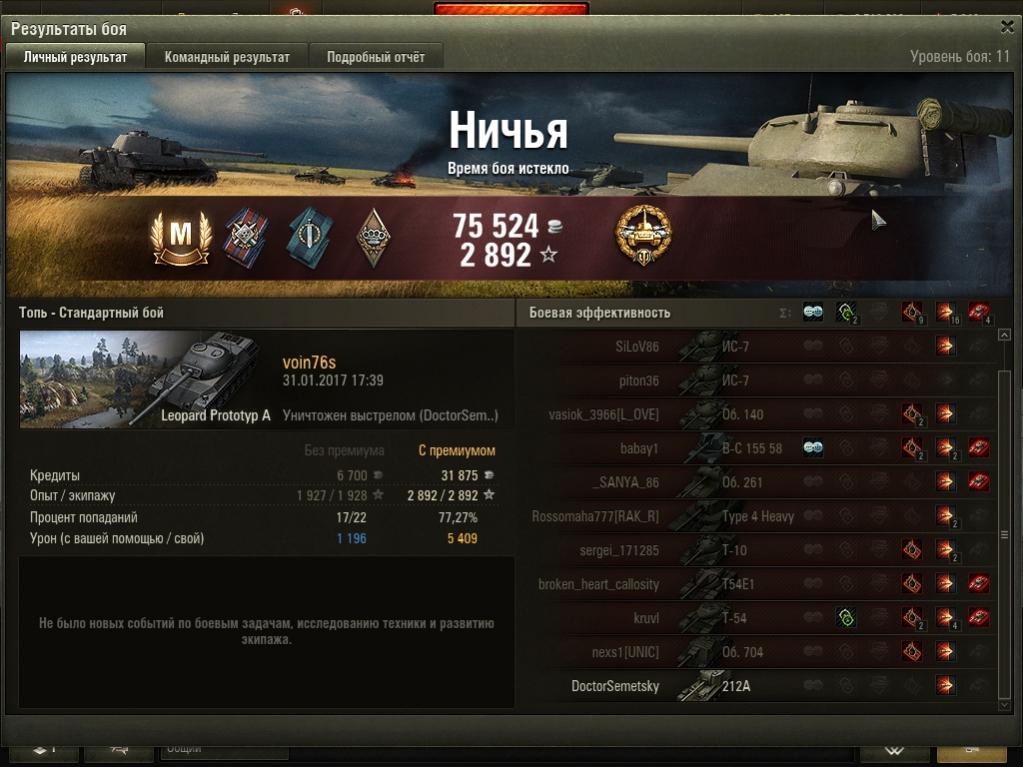
Task: Switch to the Командный результат tab
Action: coord(227,57)
